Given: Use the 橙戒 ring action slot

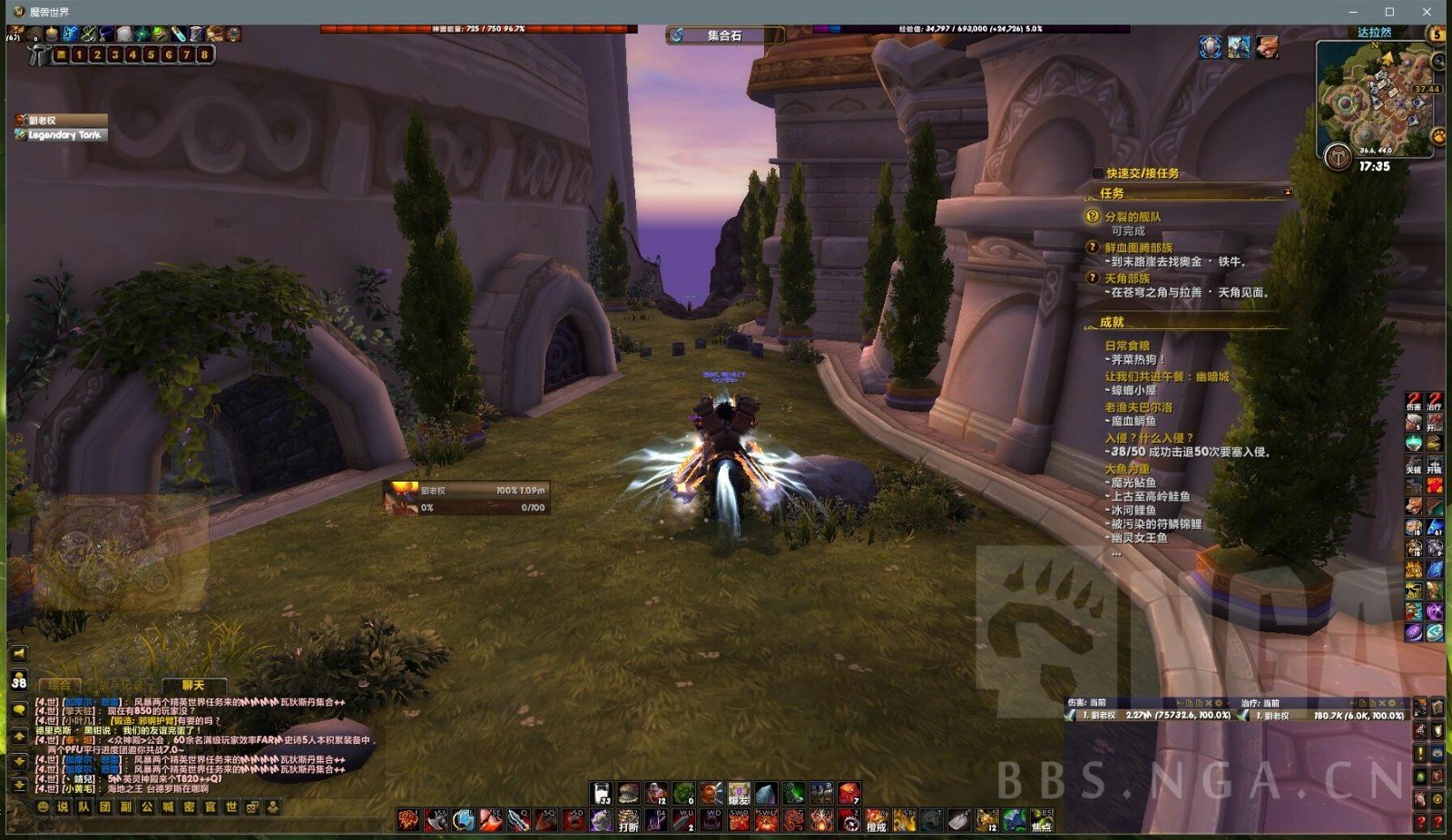Looking at the screenshot, I should pos(876,822).
